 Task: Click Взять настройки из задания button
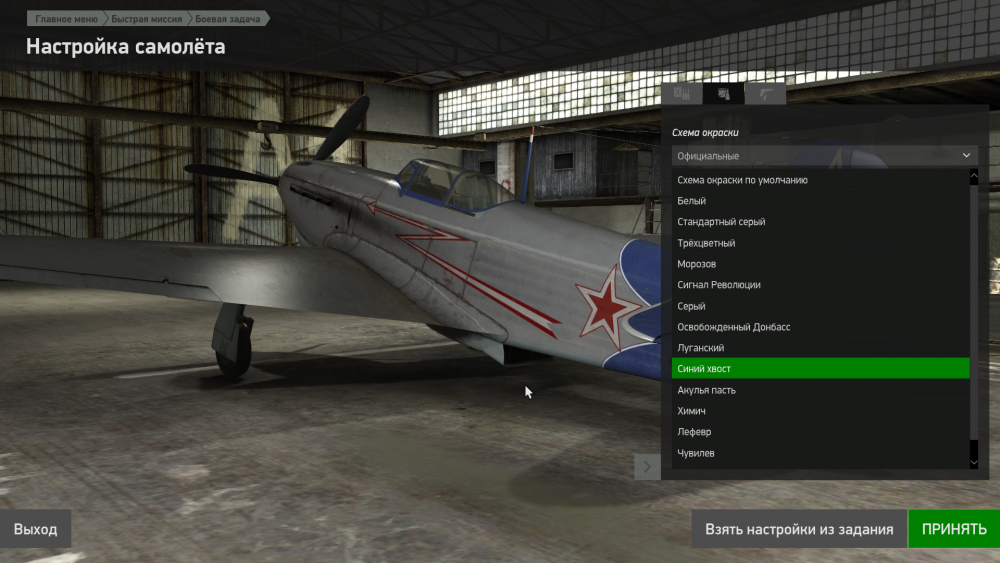click(799, 529)
